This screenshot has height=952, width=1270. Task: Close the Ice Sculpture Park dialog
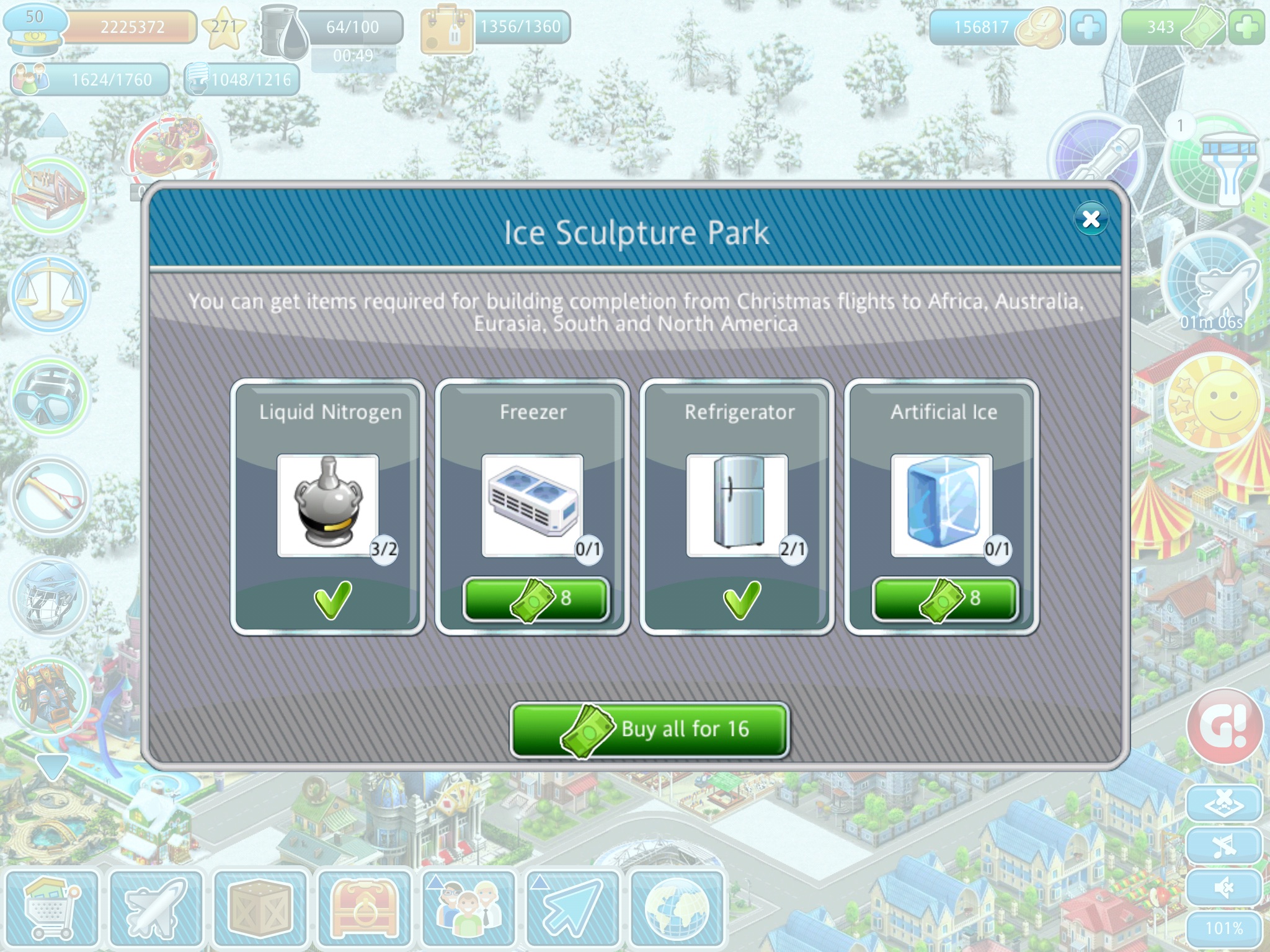[1091, 219]
